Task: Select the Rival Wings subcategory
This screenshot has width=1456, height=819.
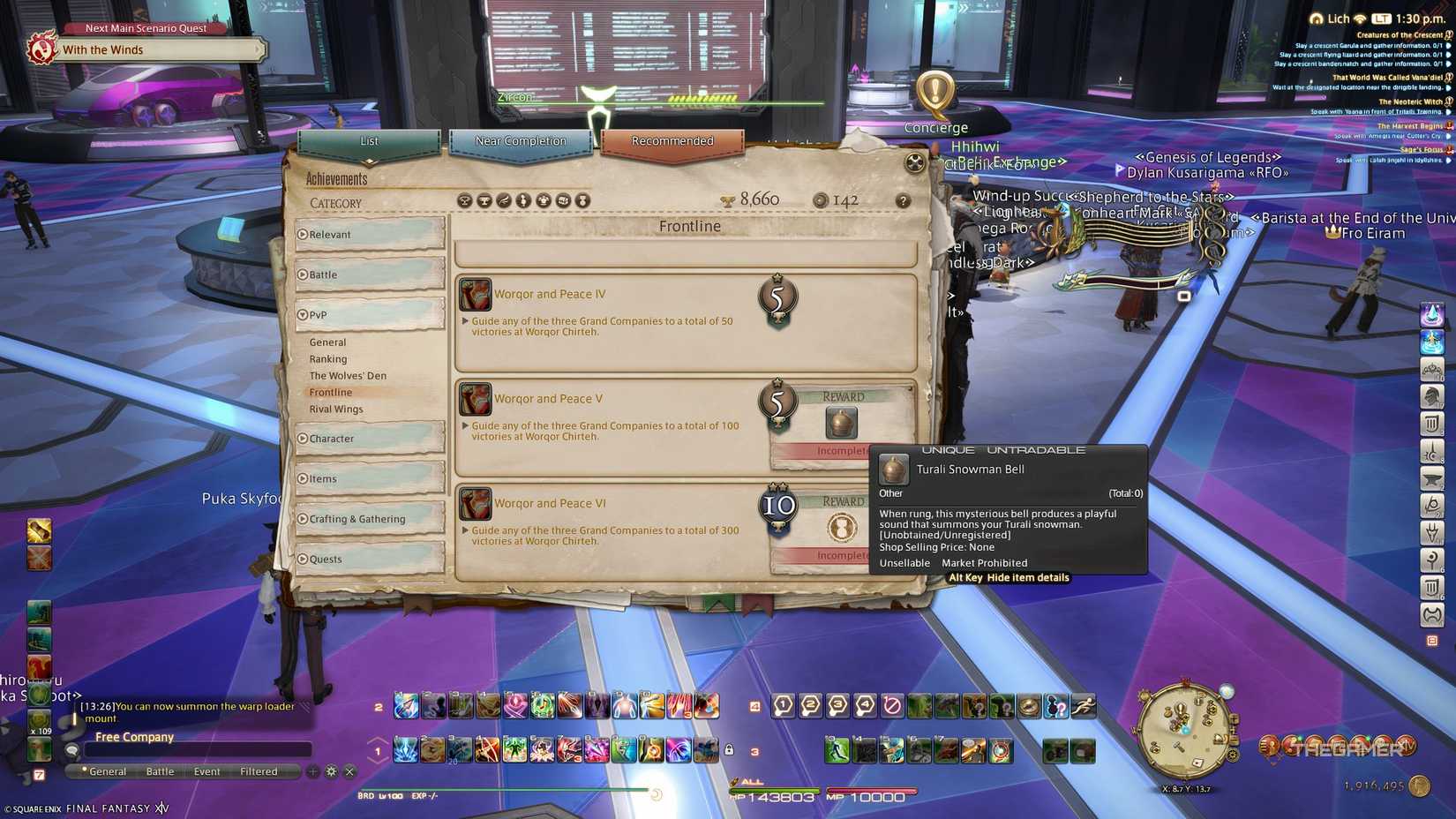Action: pos(336,409)
